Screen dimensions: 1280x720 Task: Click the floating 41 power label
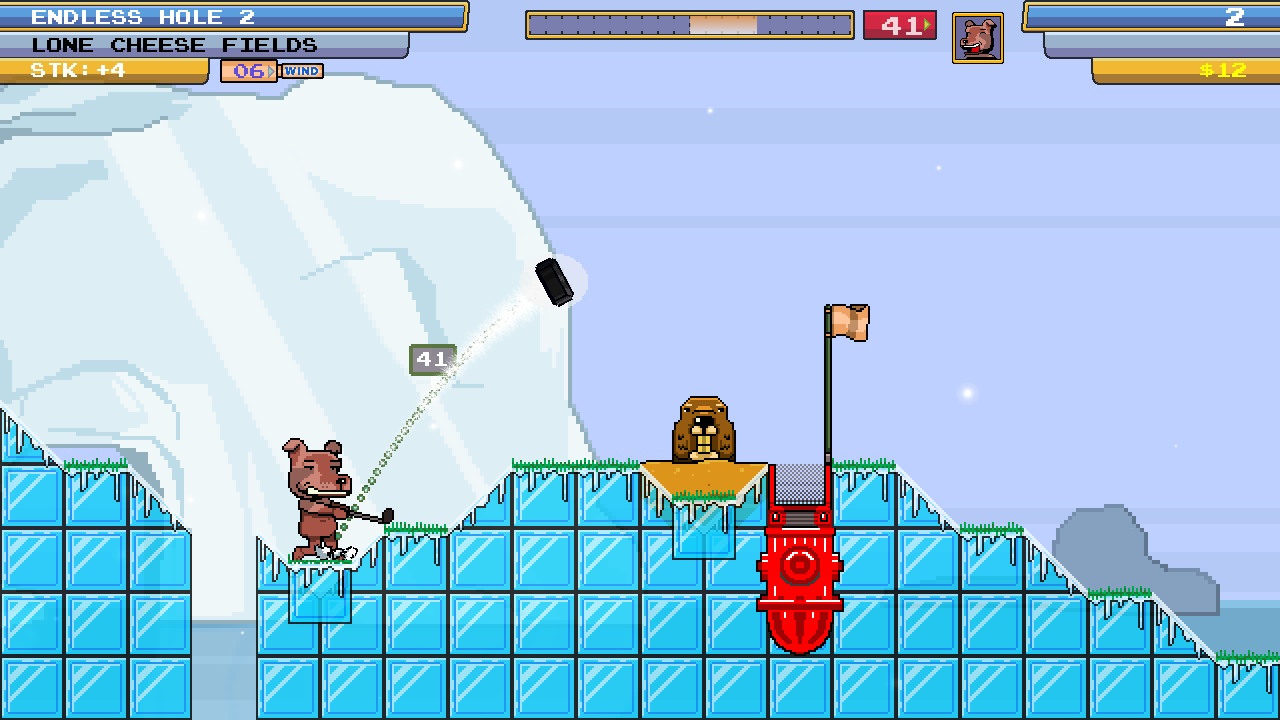click(432, 360)
